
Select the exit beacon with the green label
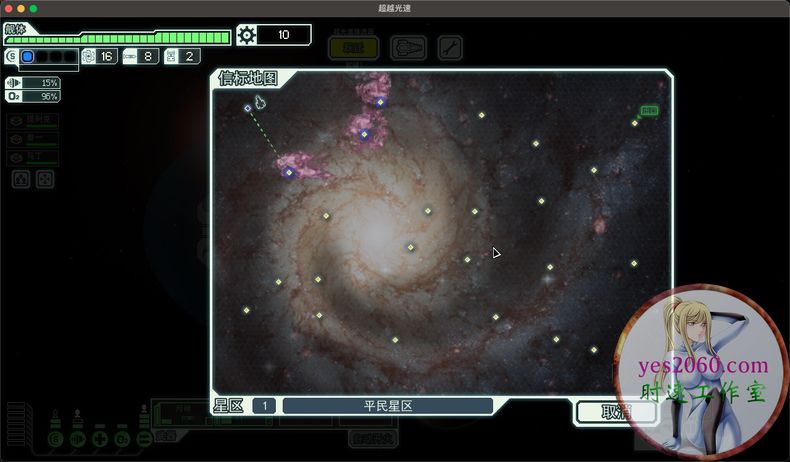[x=635, y=123]
